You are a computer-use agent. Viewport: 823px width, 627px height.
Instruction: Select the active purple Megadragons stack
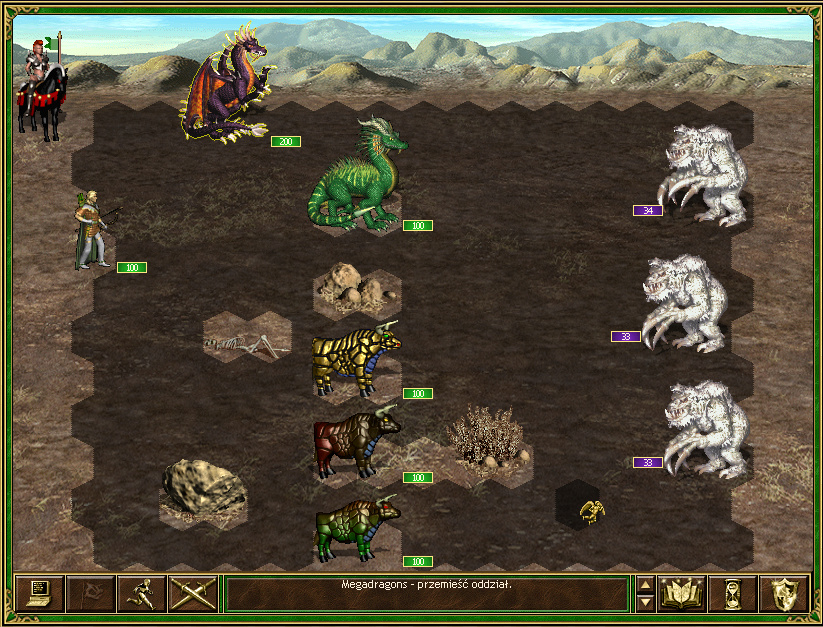click(x=228, y=88)
